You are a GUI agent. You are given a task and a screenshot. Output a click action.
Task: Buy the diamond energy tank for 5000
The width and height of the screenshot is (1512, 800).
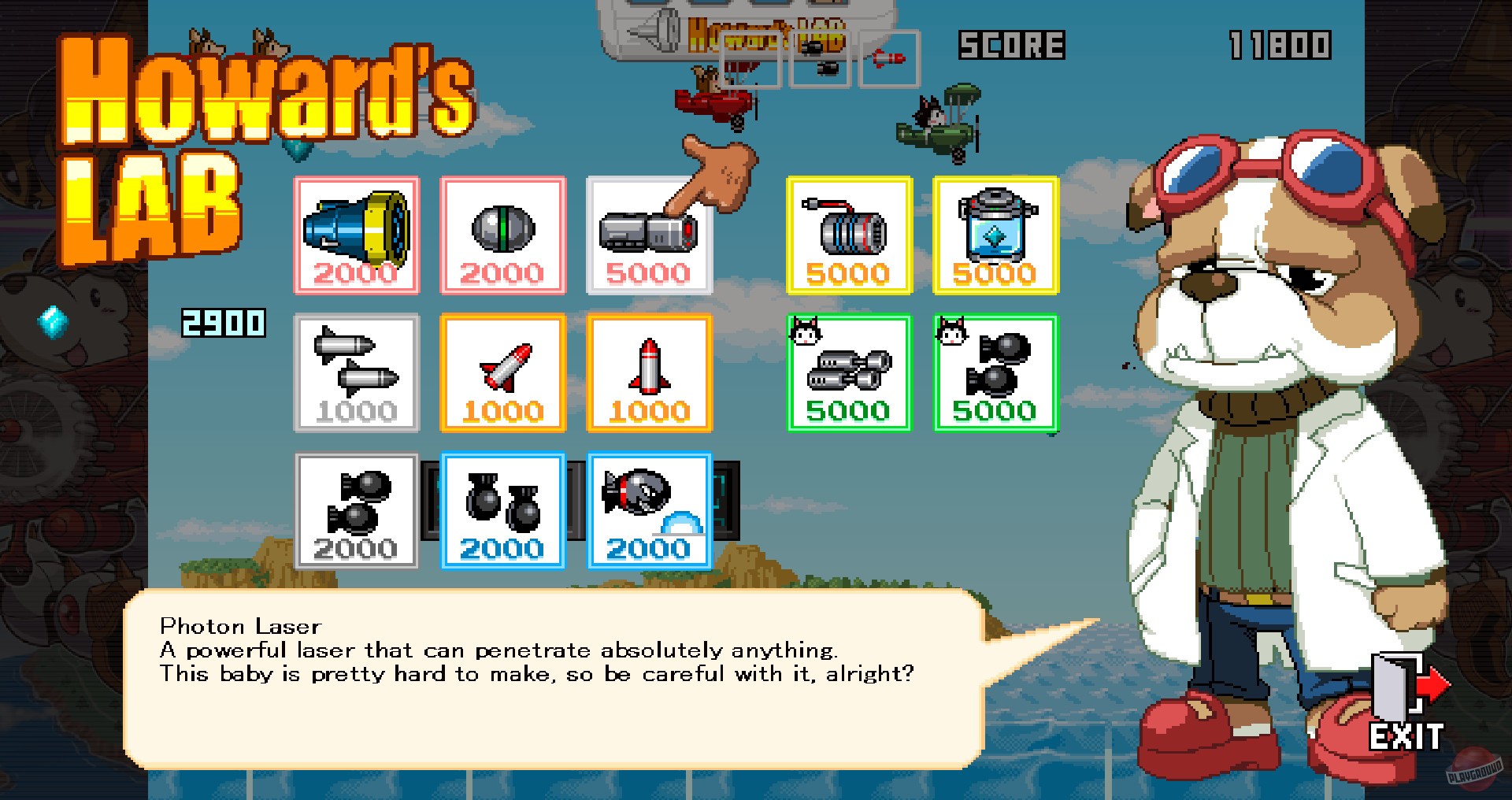coord(995,234)
